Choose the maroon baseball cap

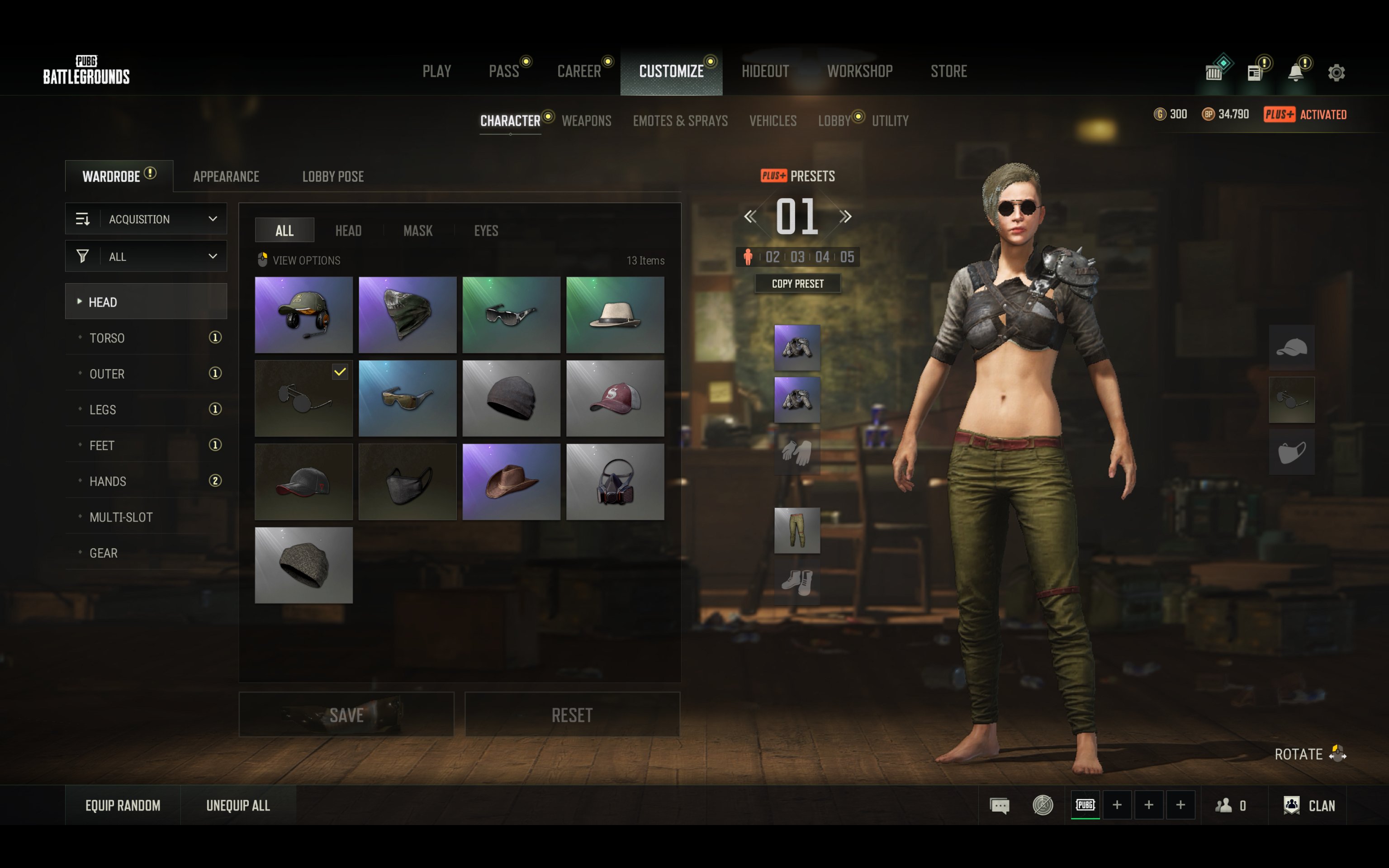point(615,398)
